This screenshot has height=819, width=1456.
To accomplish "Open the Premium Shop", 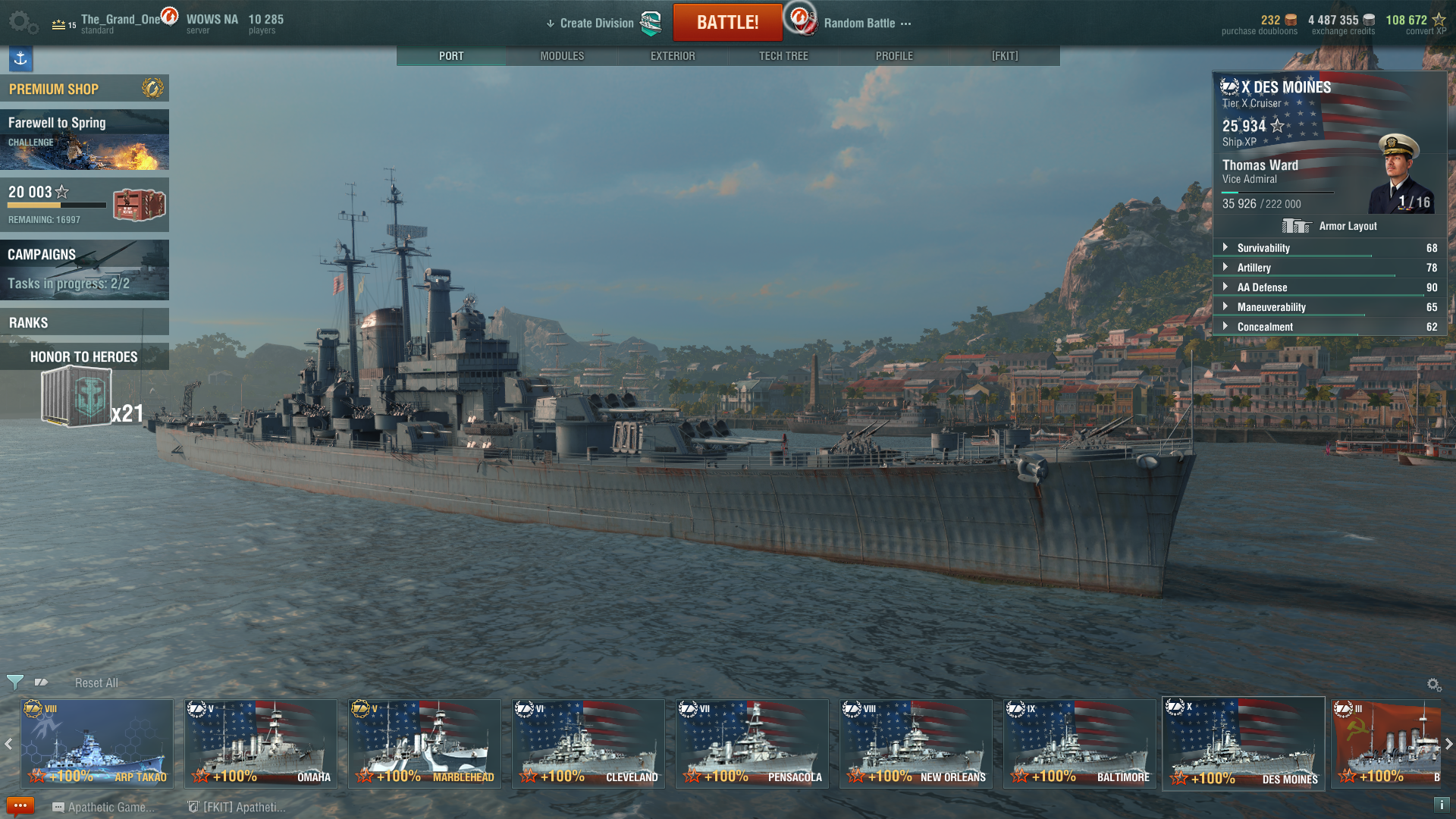I will [84, 89].
